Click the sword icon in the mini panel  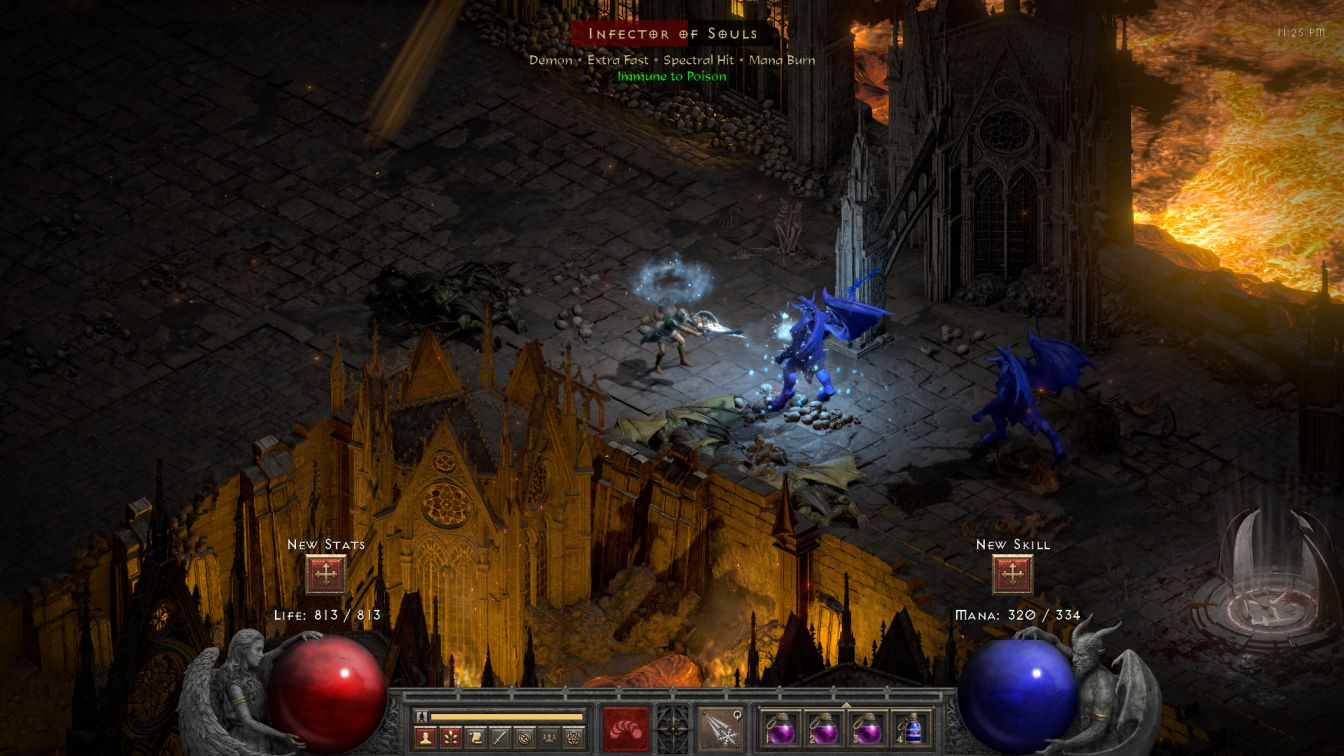(x=499, y=738)
